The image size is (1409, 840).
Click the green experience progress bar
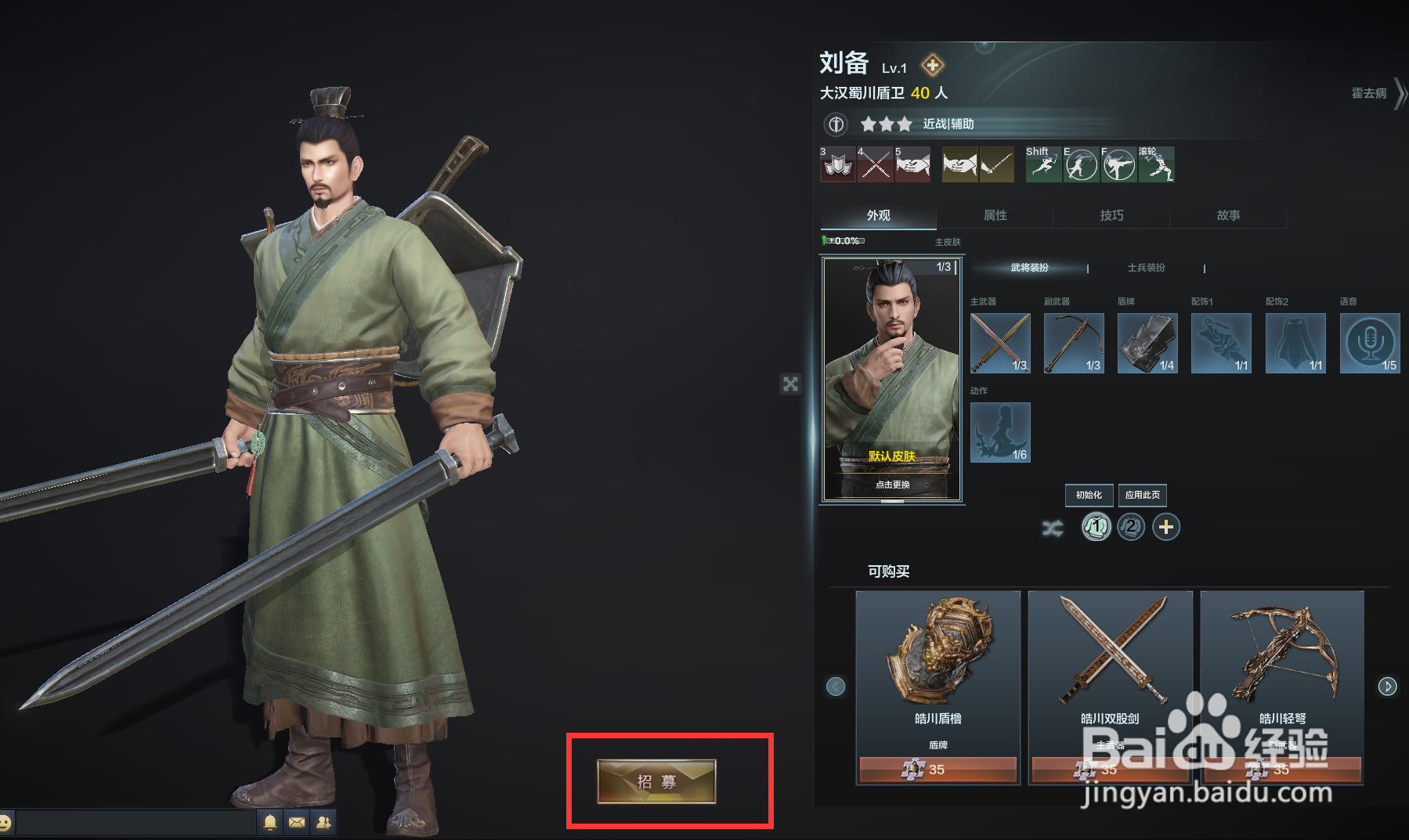point(842,242)
